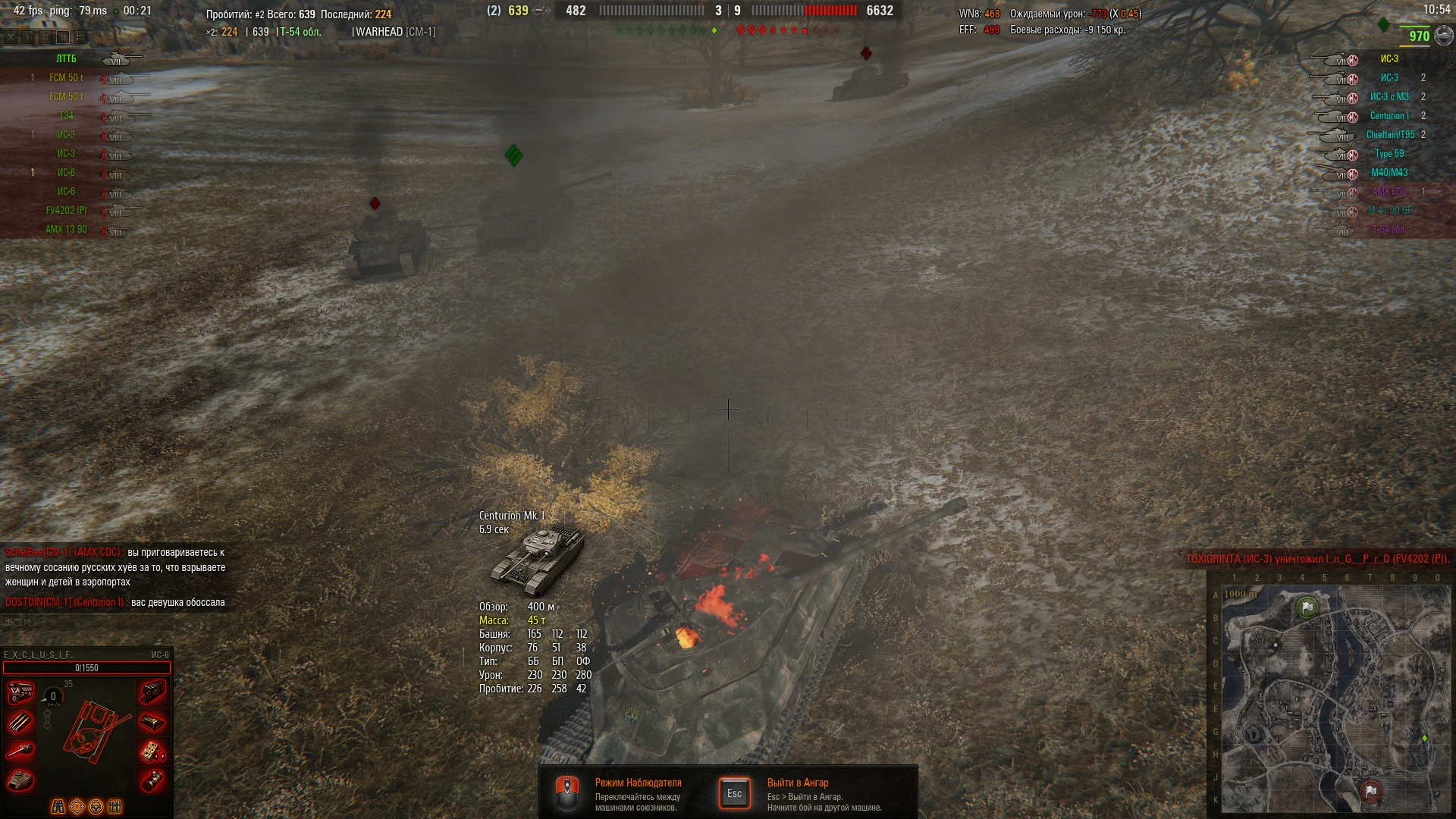
Task: Click the damaged engine module icon
Action: 20,692
